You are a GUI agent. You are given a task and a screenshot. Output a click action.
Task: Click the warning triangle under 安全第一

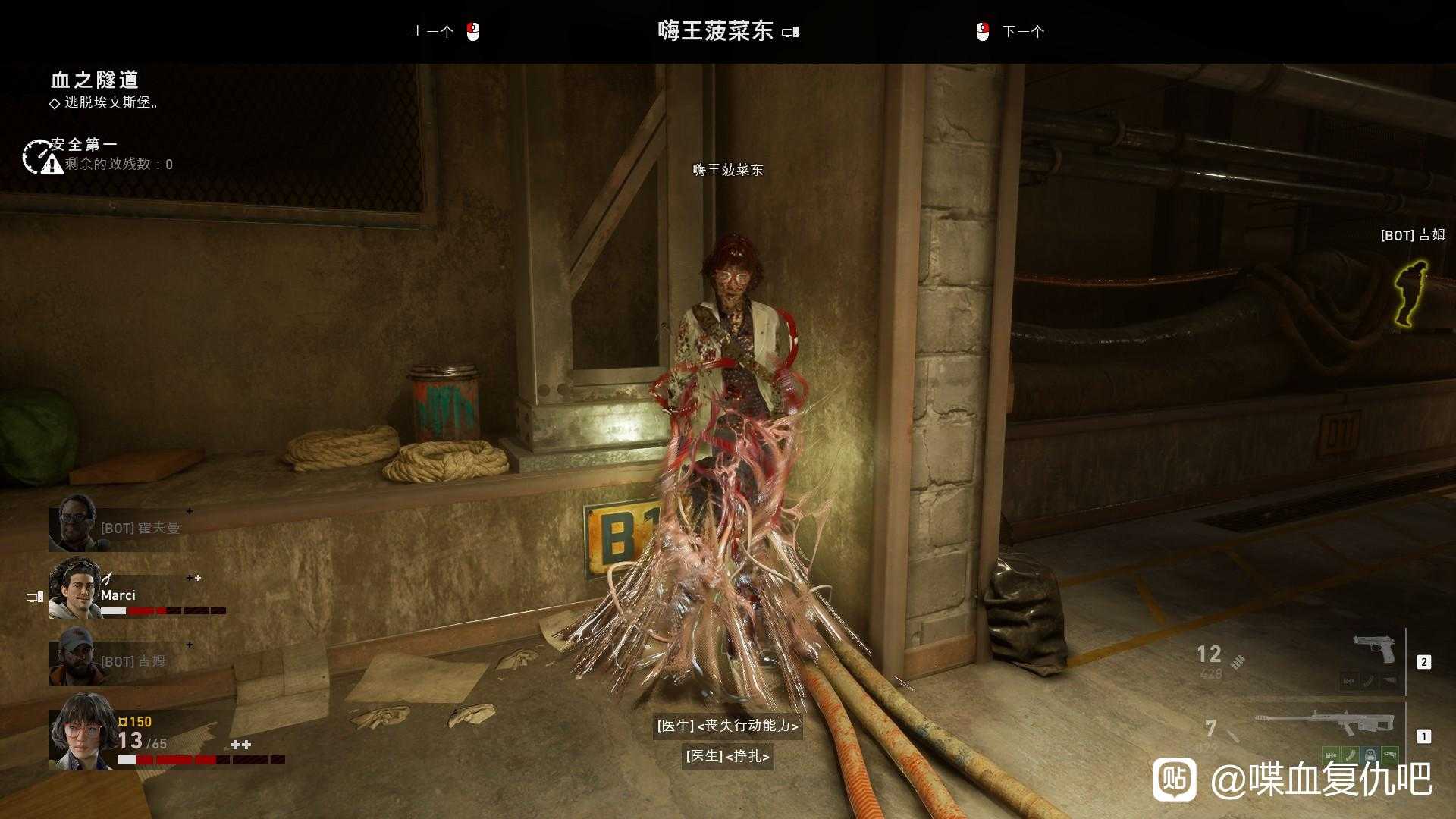click(x=51, y=165)
